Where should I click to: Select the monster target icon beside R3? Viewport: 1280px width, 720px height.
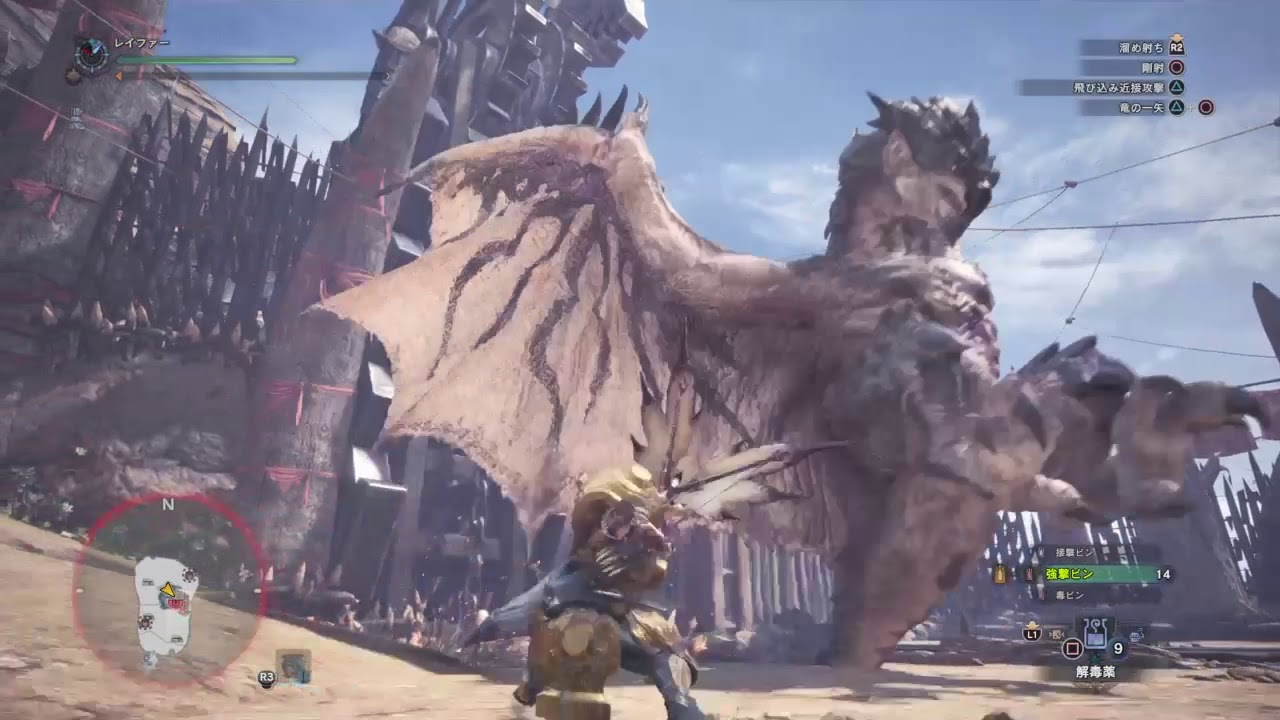294,667
